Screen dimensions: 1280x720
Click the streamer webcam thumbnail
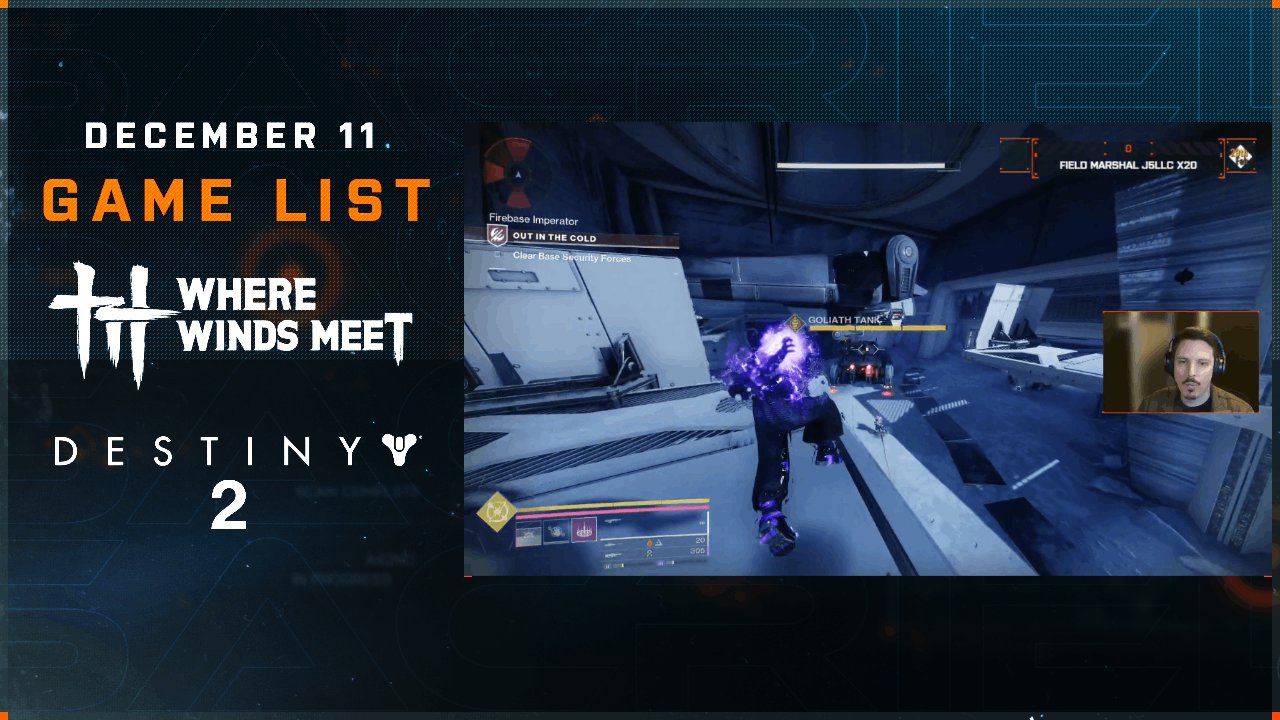(x=1180, y=362)
